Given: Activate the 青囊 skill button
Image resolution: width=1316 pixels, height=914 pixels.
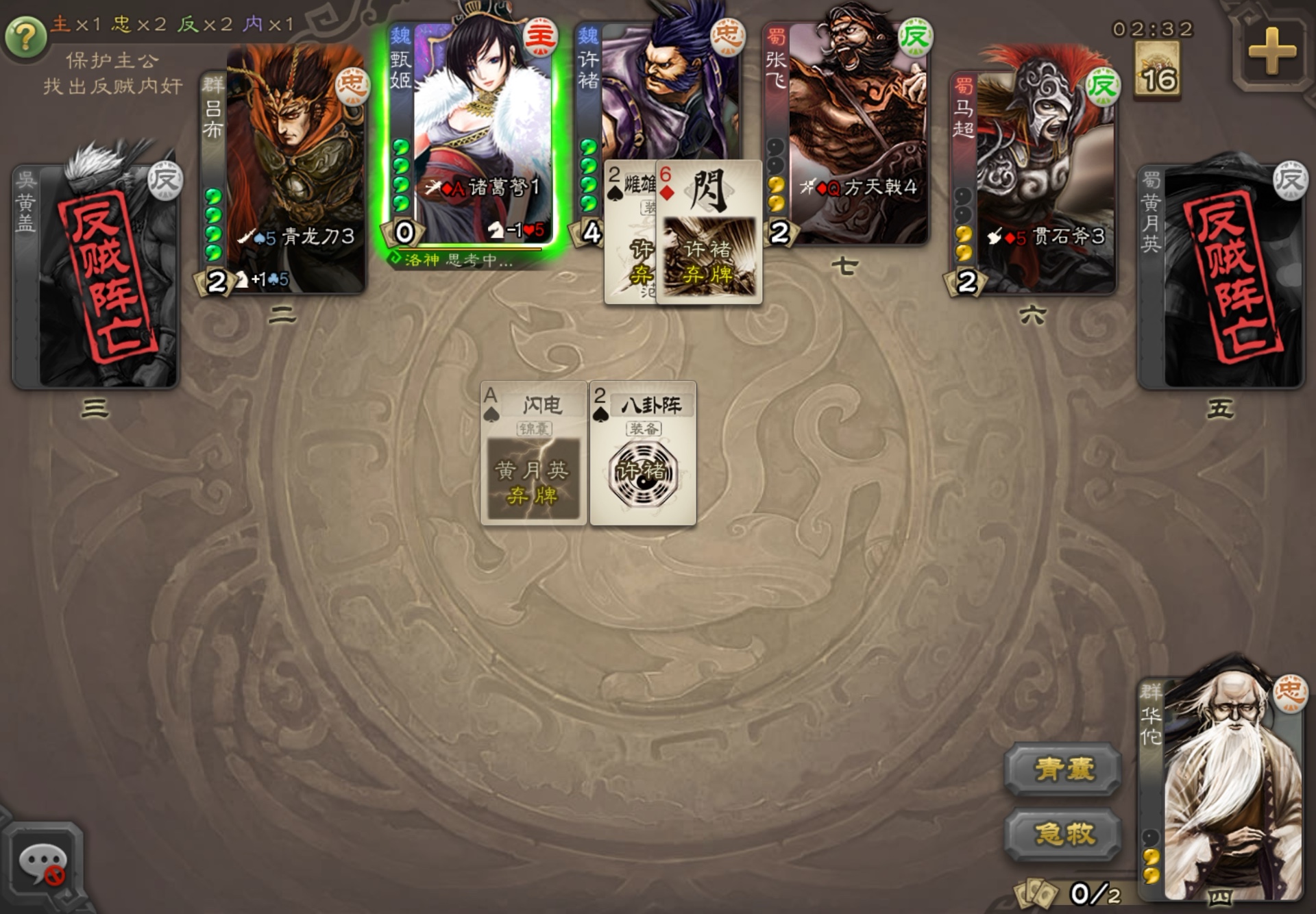Looking at the screenshot, I should click(1063, 769).
